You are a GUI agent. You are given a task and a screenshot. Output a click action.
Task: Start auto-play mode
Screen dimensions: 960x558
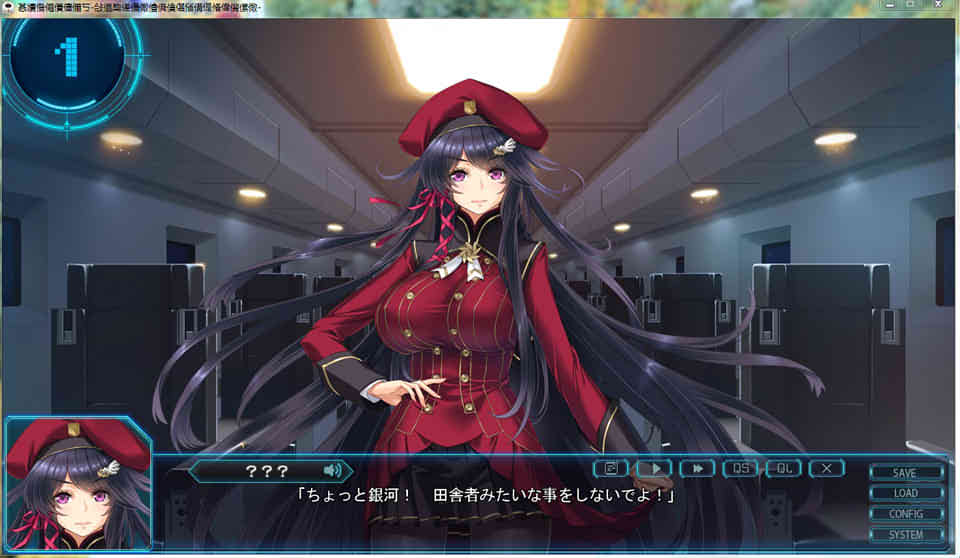click(654, 468)
